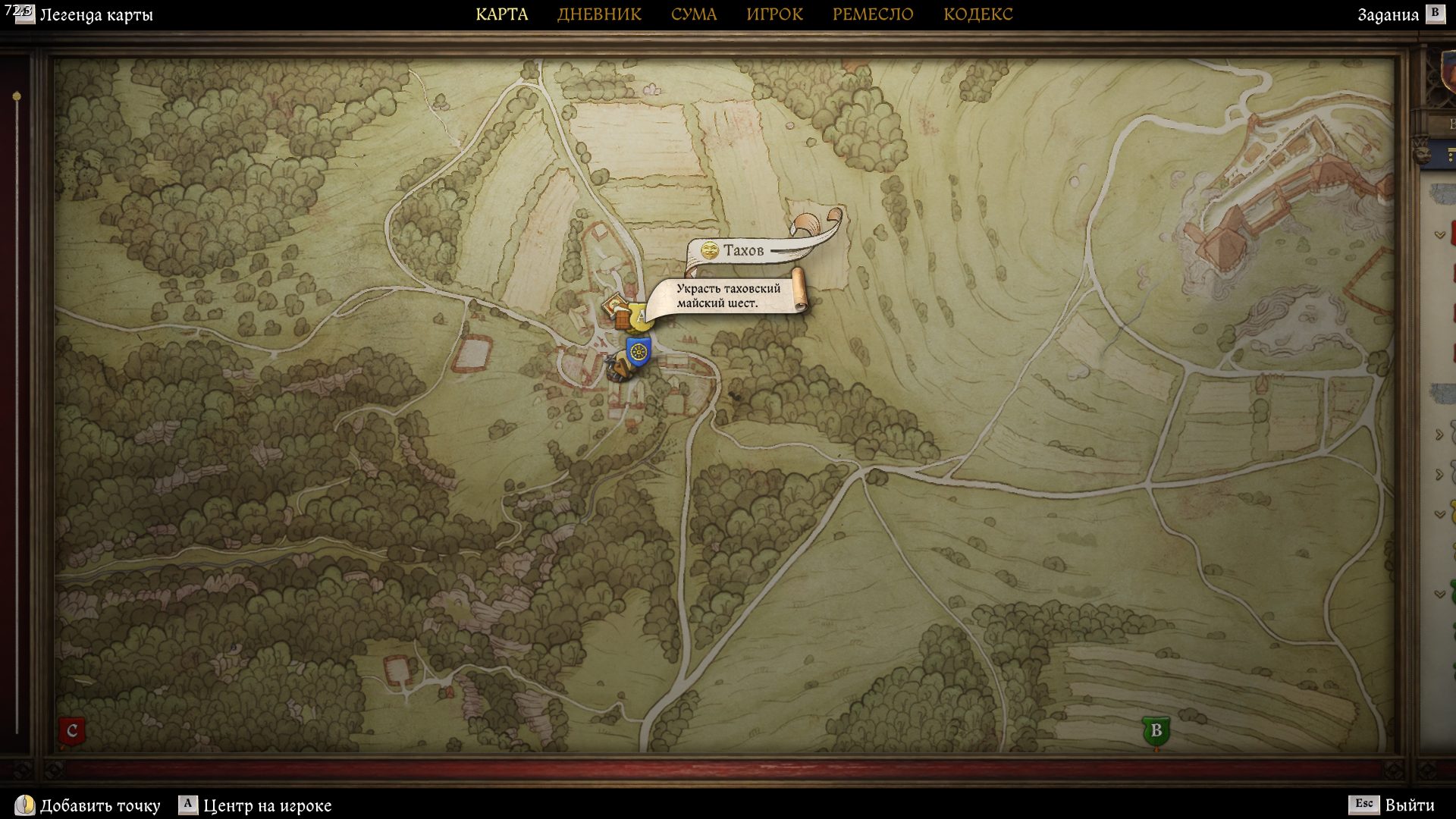Adjust the map zoom slider handle

(17, 97)
